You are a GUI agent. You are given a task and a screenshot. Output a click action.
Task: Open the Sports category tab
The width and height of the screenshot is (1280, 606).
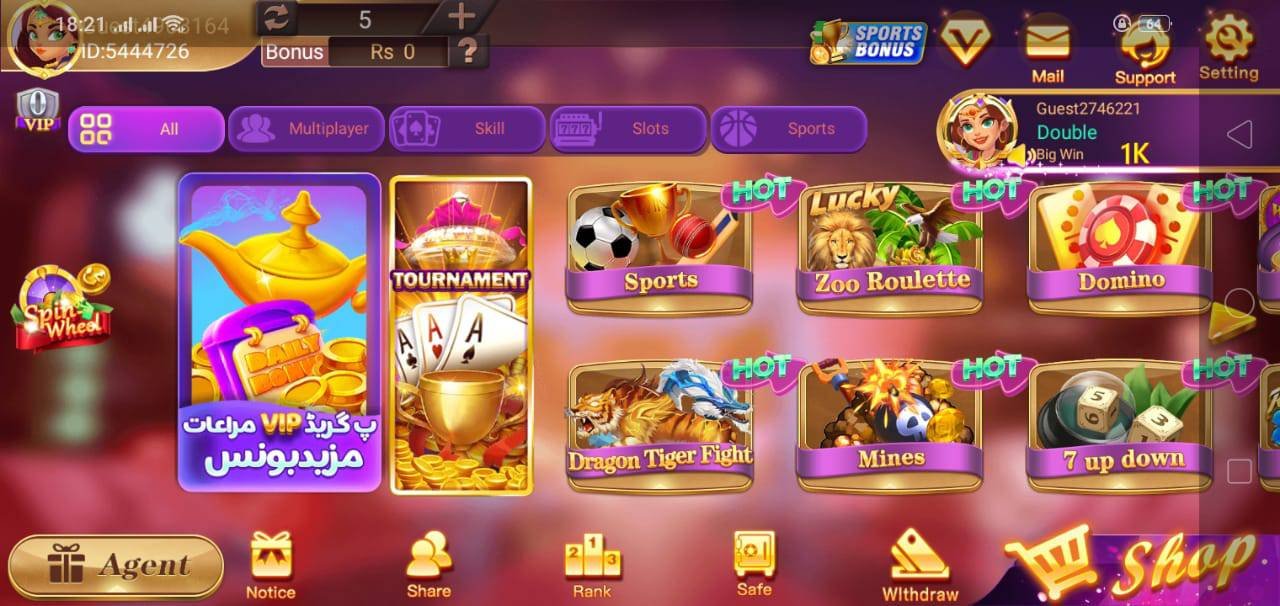point(788,129)
